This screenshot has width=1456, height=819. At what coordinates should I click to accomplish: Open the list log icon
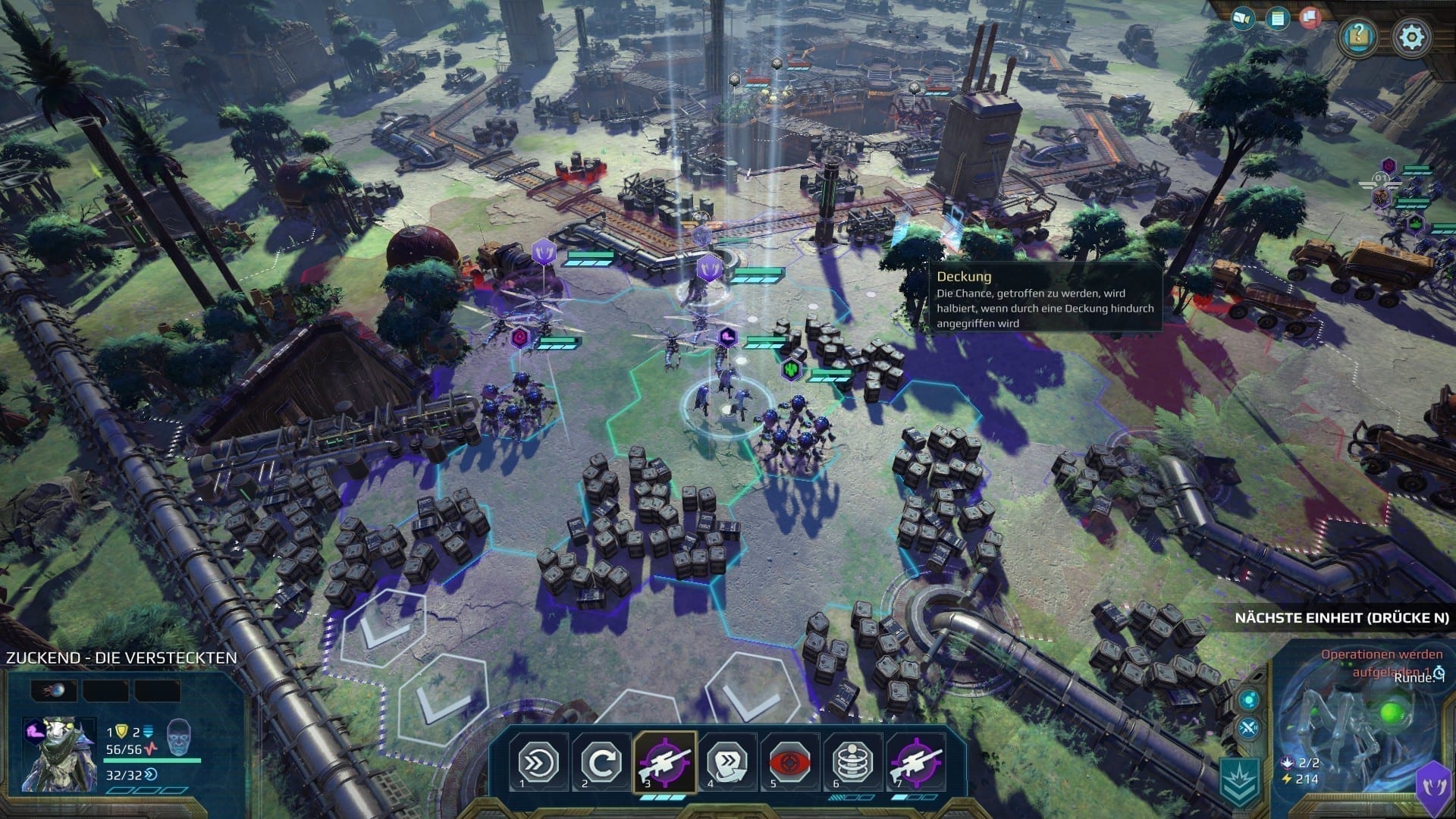click(1278, 17)
